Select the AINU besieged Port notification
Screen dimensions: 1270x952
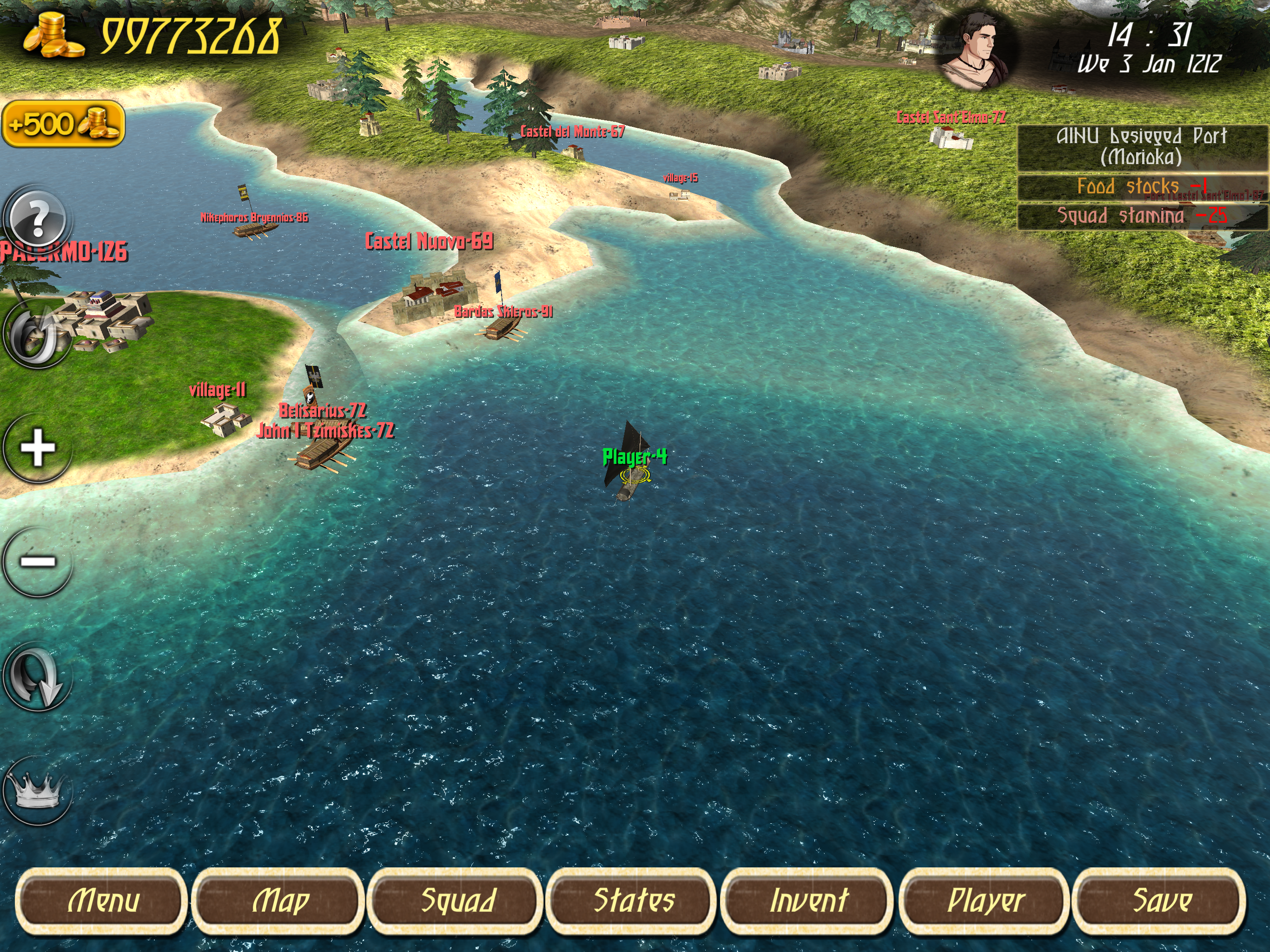(x=1141, y=147)
